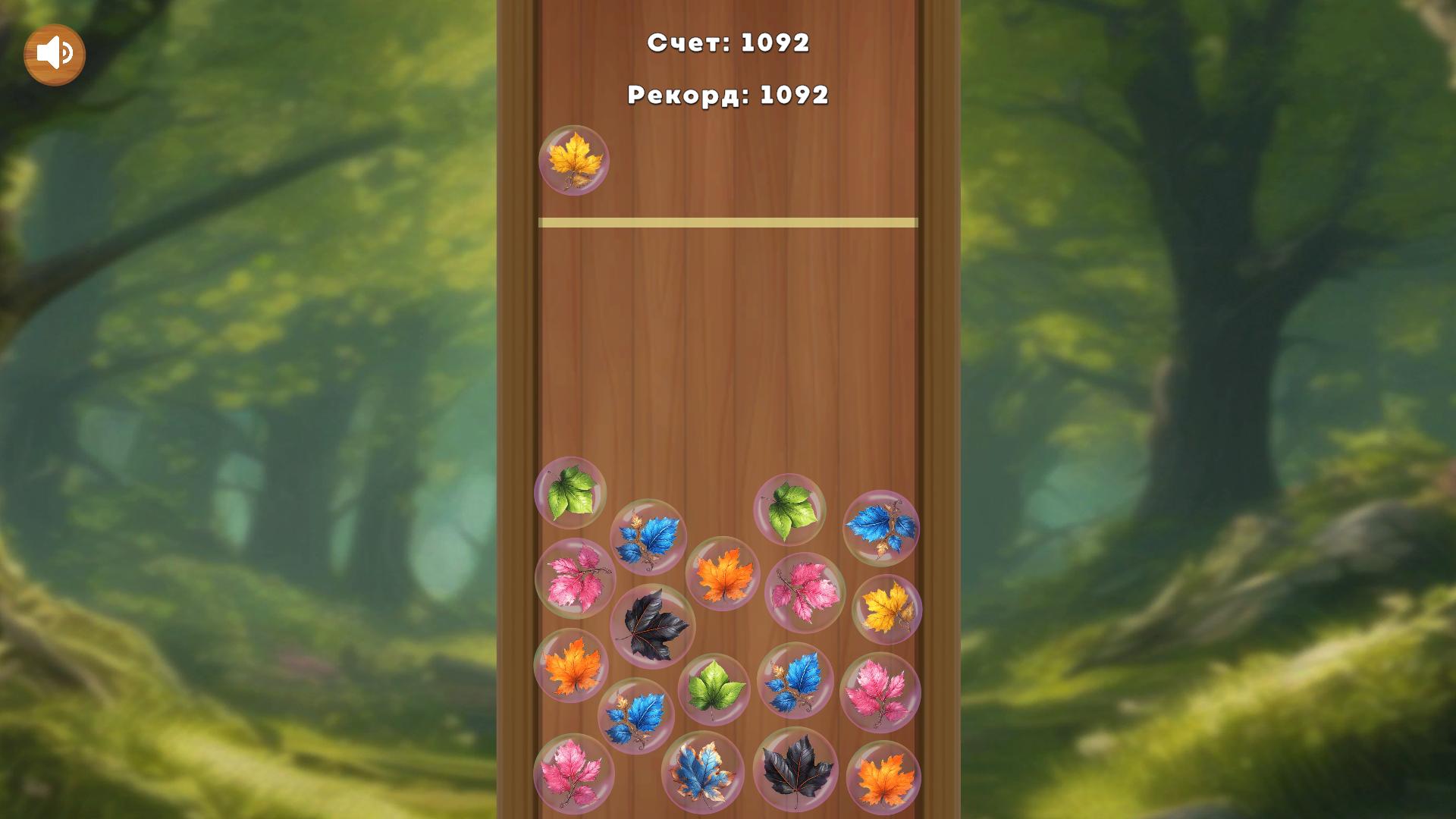Select the record label showing 1092

click(728, 96)
